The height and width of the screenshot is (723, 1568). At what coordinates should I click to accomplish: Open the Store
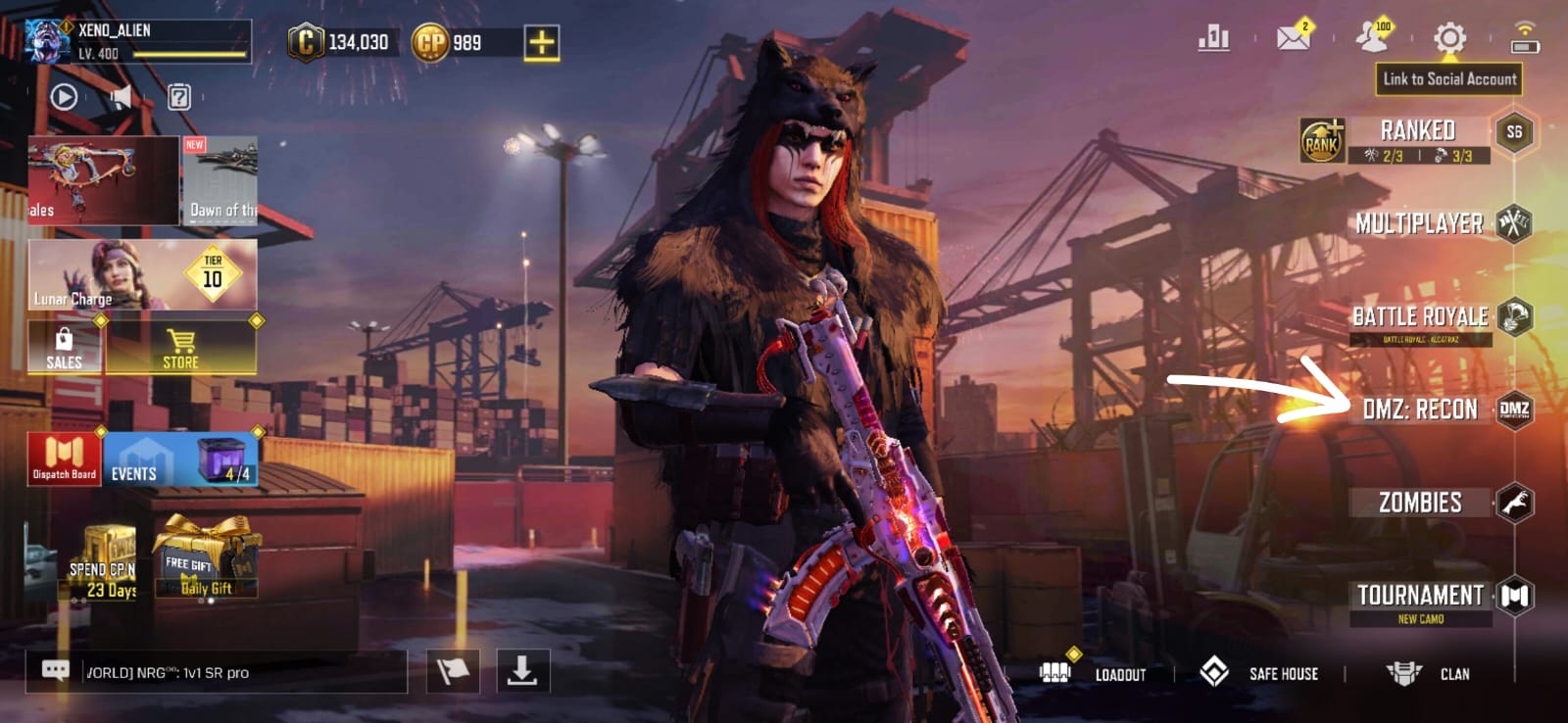[x=180, y=349]
